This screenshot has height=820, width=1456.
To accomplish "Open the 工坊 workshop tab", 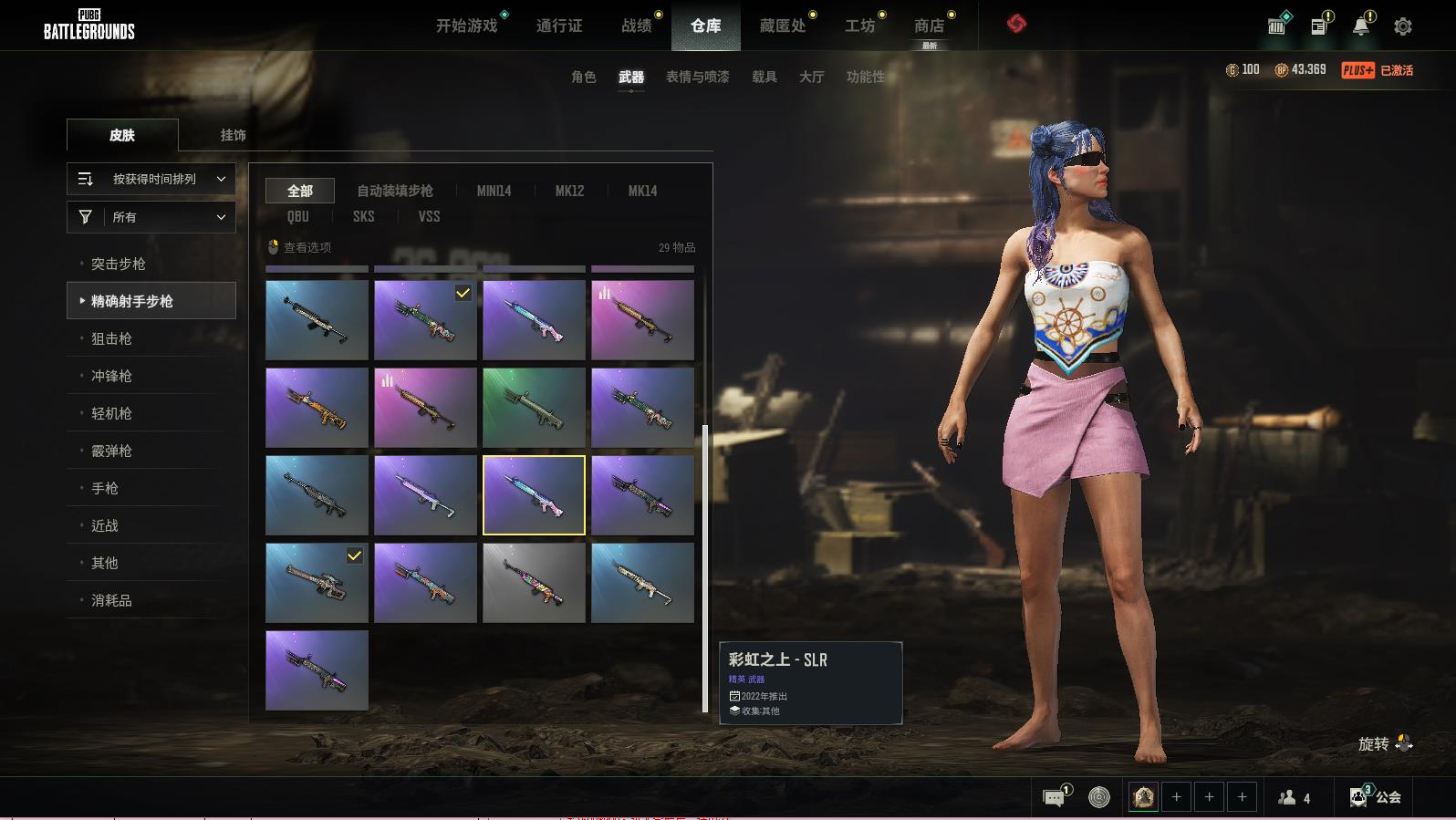I will click(859, 26).
